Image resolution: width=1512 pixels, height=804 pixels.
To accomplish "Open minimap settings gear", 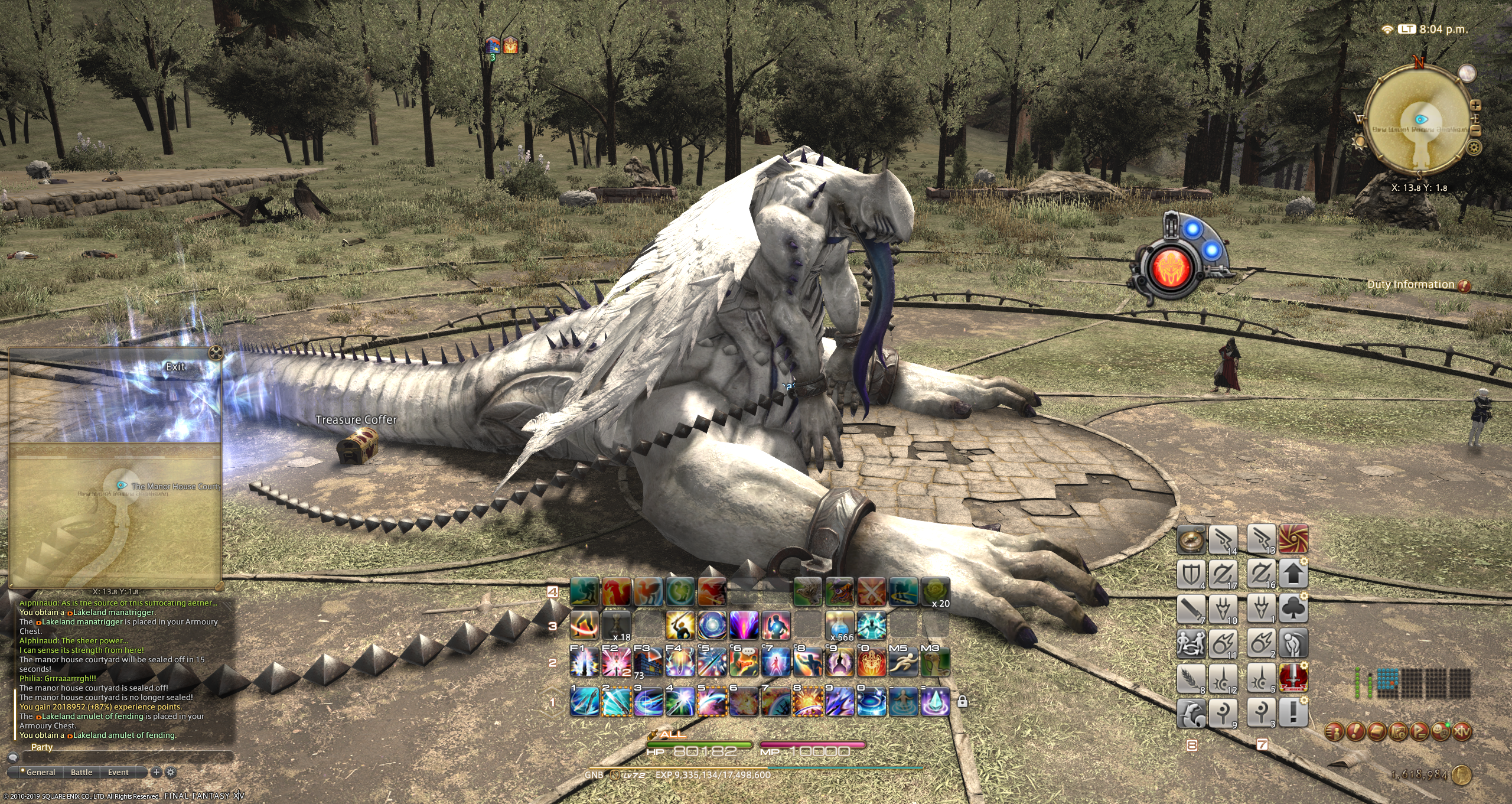I will point(1474,147).
